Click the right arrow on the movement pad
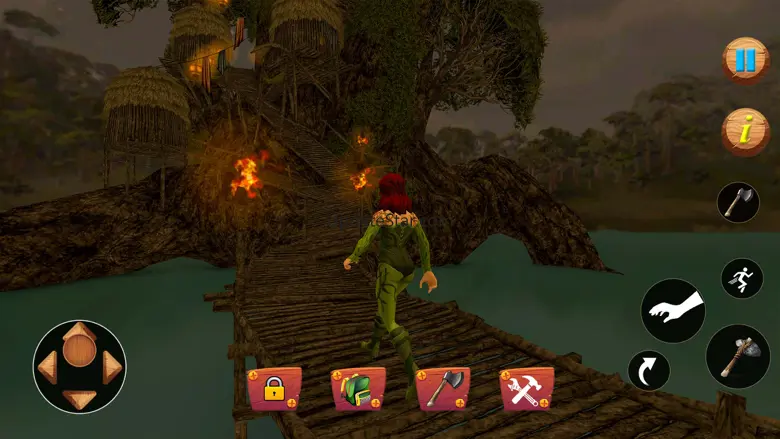The height and width of the screenshot is (439, 780). (x=112, y=368)
